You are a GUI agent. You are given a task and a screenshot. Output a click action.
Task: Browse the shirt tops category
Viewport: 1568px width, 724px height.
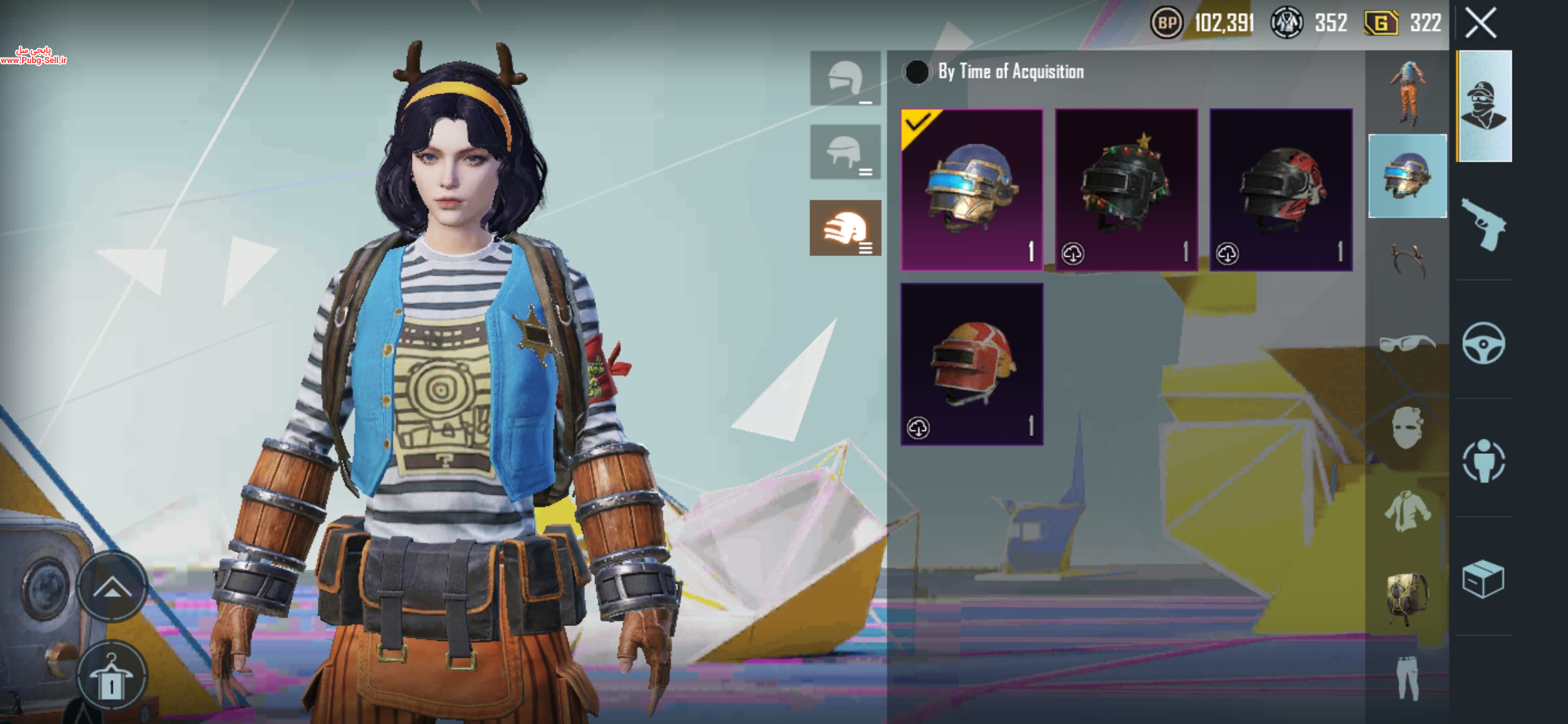1407,511
